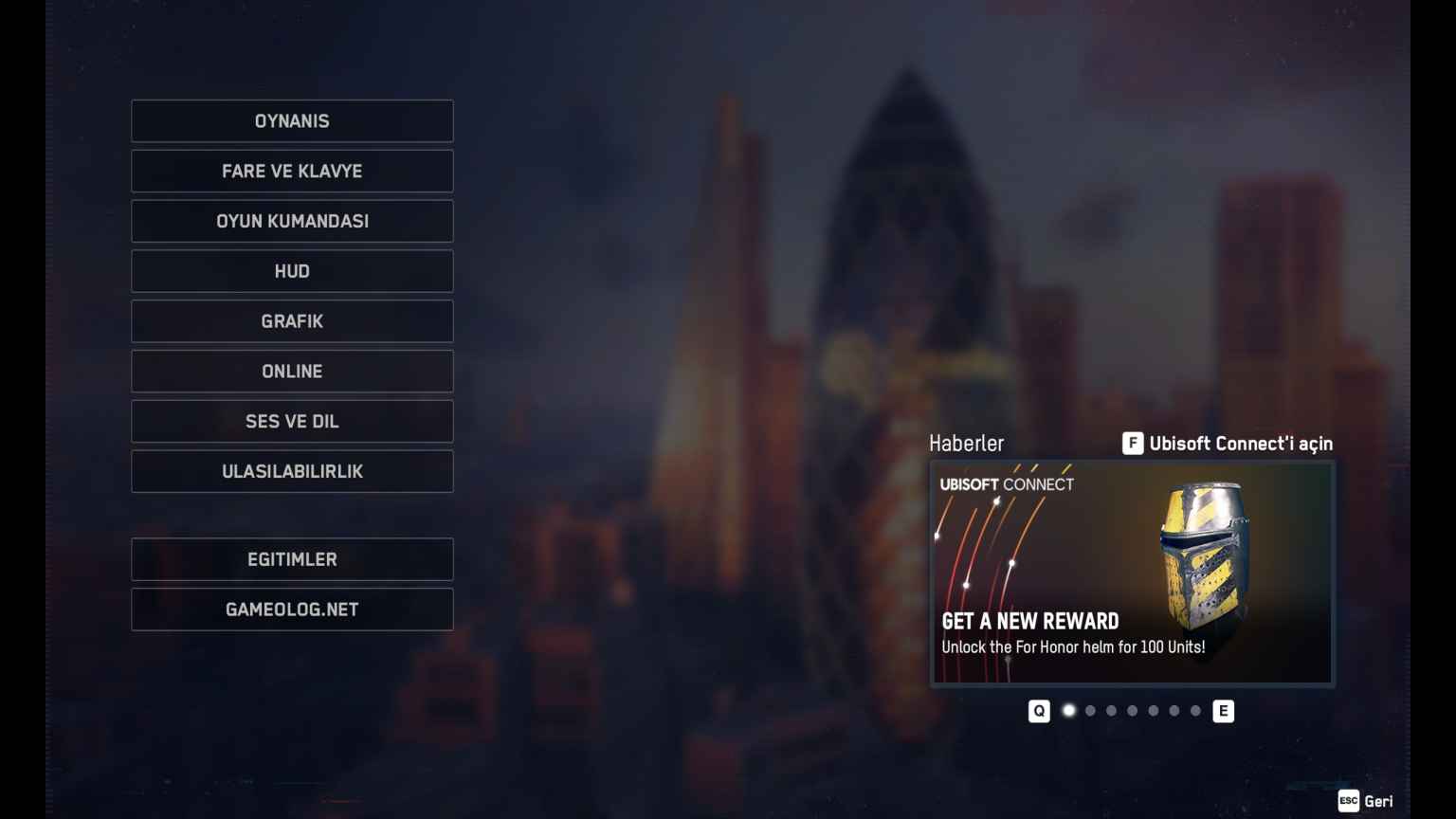Screen dimensions: 1456x819
Task: Open the GRAFIK settings
Action: 292,321
